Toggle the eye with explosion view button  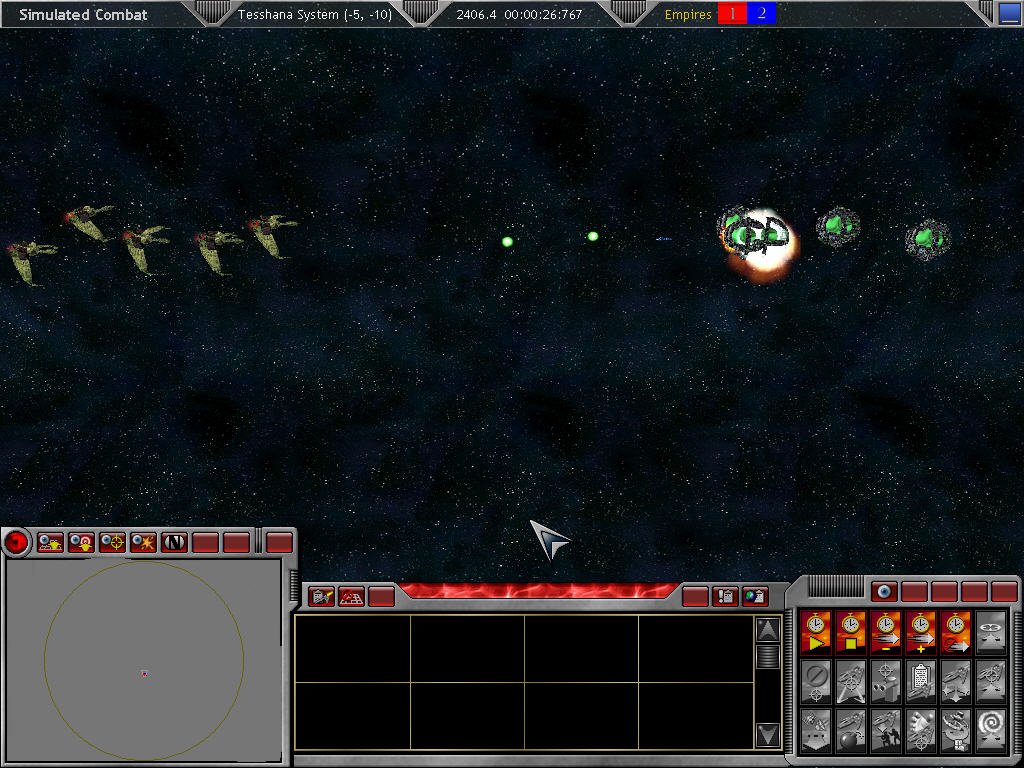pyautogui.click(x=144, y=543)
